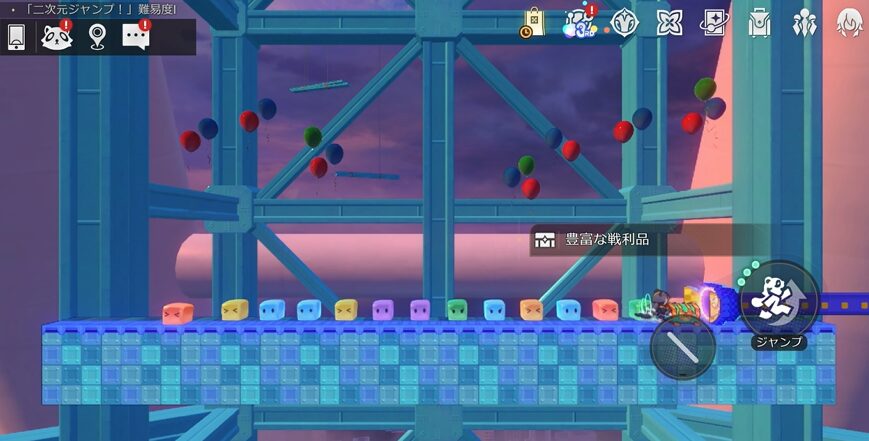This screenshot has height=441, width=869.
Task: Open the character portrait icon
Action: click(x=849, y=22)
